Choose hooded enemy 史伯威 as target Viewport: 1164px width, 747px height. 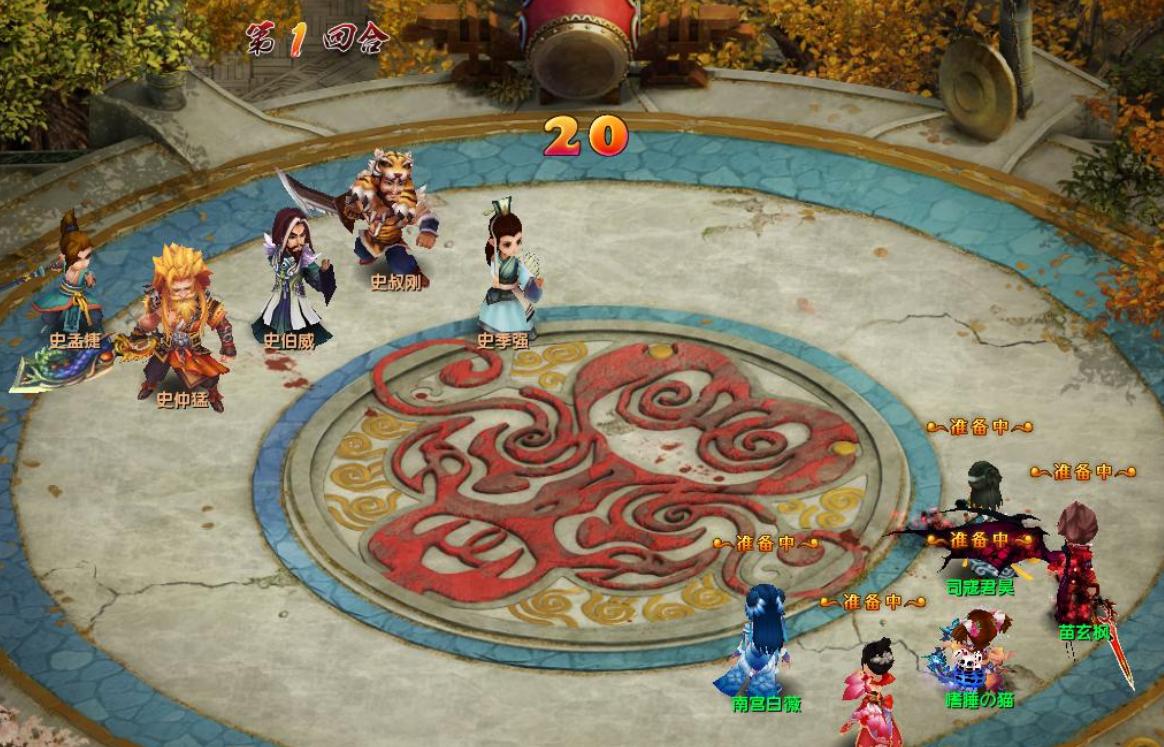(291, 275)
